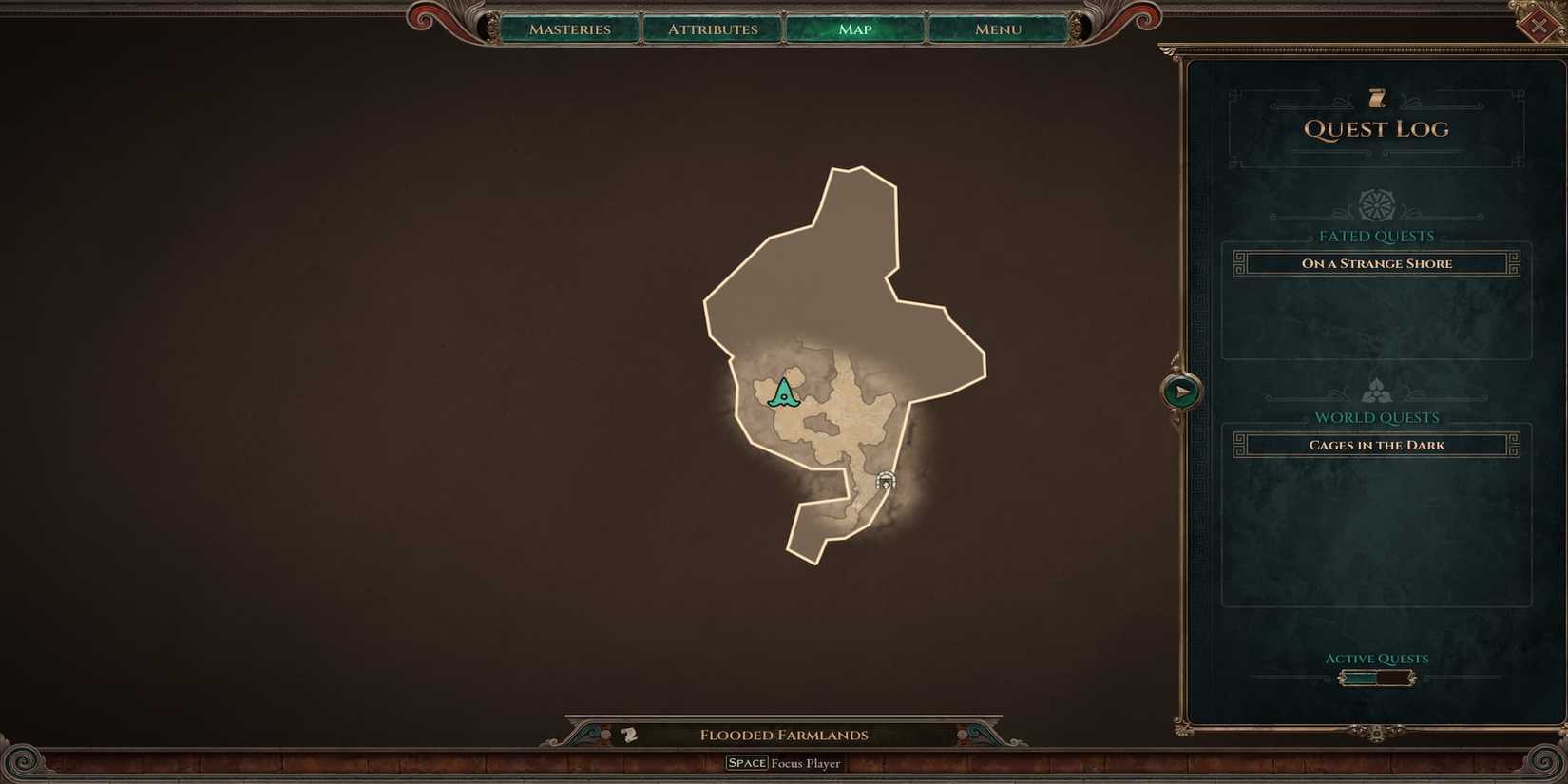1568x784 pixels.
Task: Click the dungeon entrance icon on the map
Action: point(887,481)
